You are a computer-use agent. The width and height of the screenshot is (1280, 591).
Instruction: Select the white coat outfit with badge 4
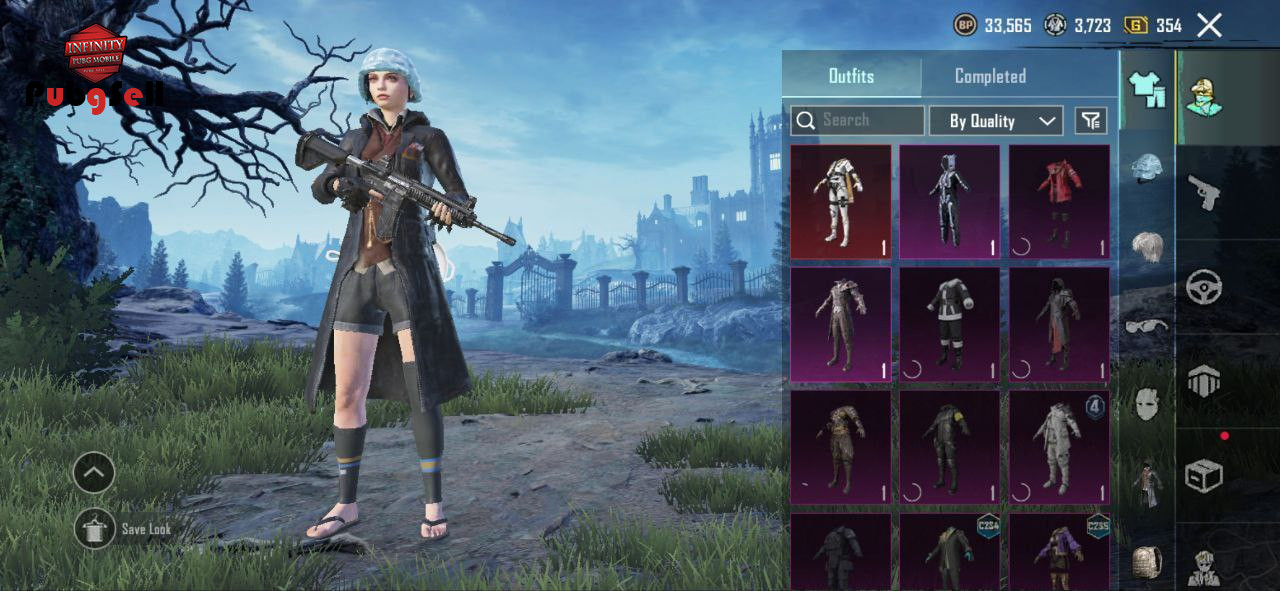pyautogui.click(x=1059, y=447)
